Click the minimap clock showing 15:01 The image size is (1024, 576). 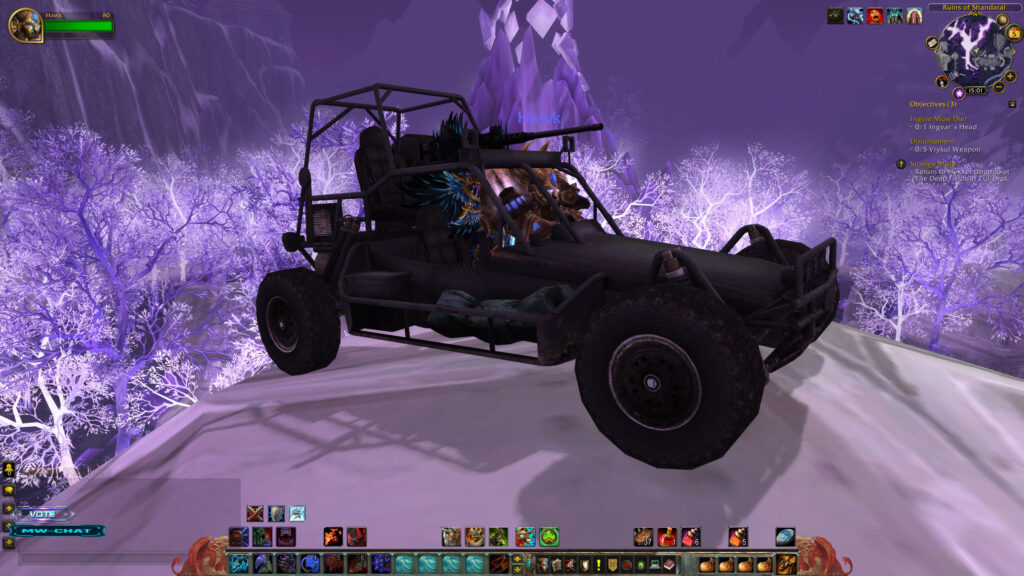click(974, 91)
